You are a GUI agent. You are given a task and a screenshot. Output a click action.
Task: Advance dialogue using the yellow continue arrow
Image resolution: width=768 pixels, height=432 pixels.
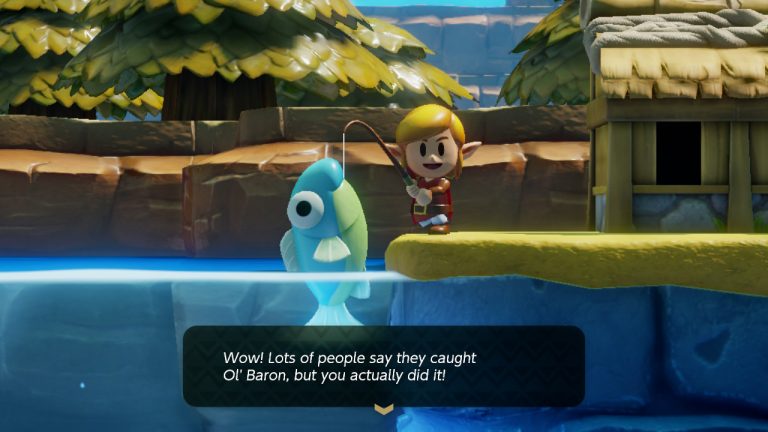384,408
